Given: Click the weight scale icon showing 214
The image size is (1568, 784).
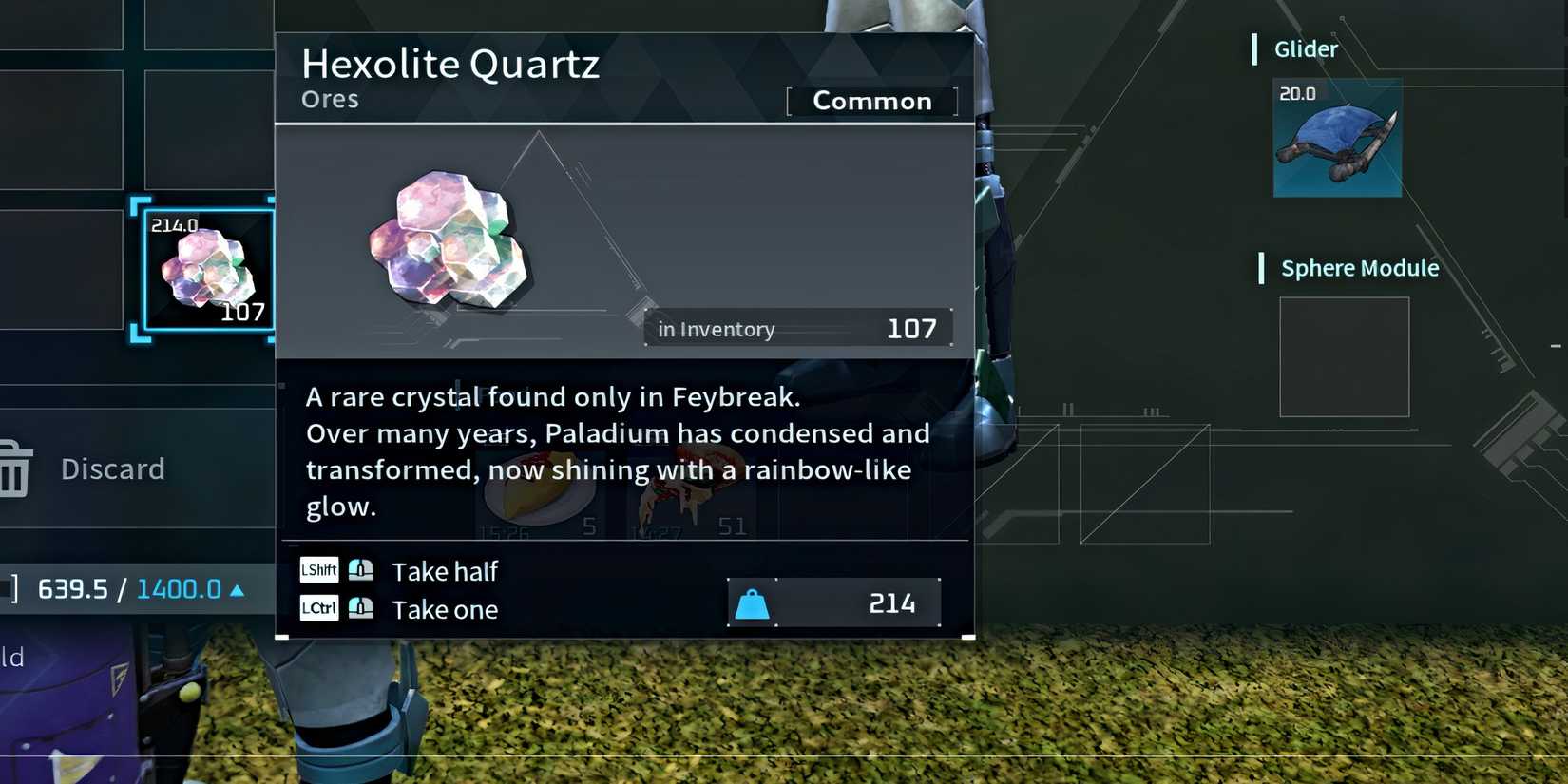Looking at the screenshot, I should tap(752, 602).
